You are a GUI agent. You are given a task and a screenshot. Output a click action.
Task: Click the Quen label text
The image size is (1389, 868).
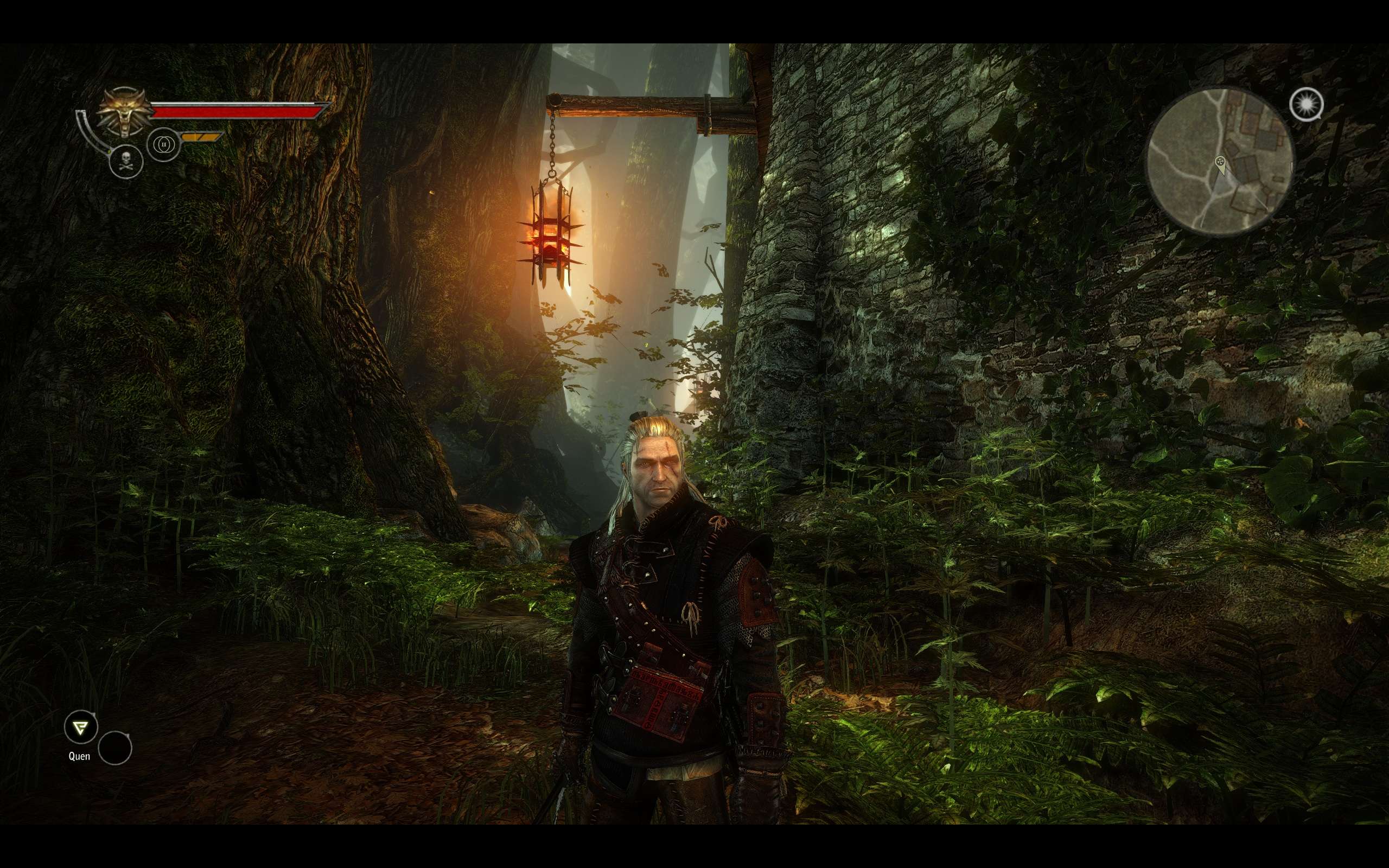tap(80, 757)
